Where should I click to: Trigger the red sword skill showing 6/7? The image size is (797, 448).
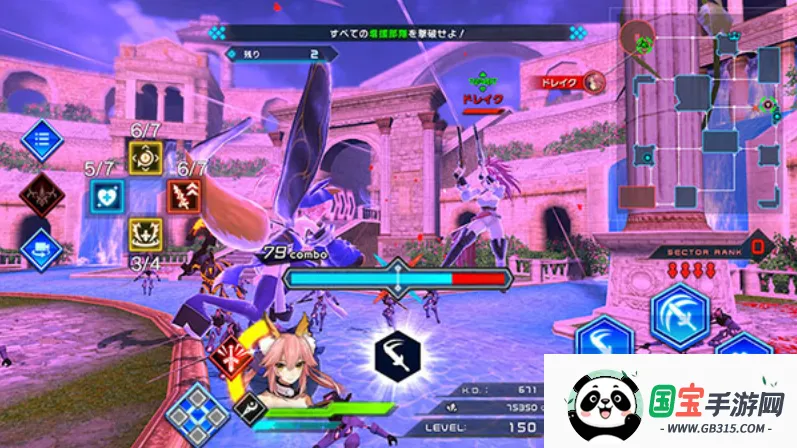[x=186, y=195]
